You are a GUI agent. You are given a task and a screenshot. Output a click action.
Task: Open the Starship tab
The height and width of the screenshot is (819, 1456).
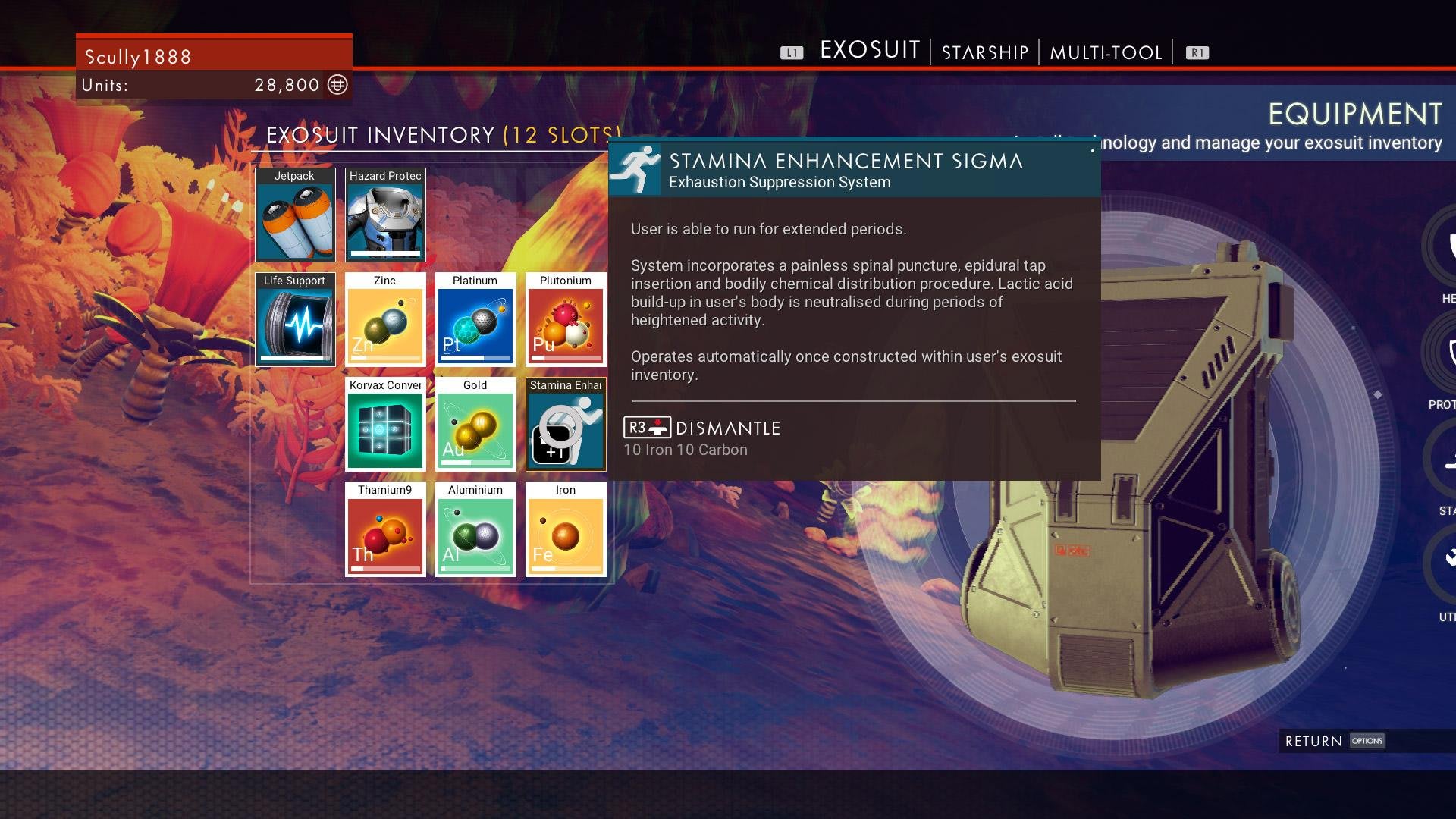coord(984,52)
